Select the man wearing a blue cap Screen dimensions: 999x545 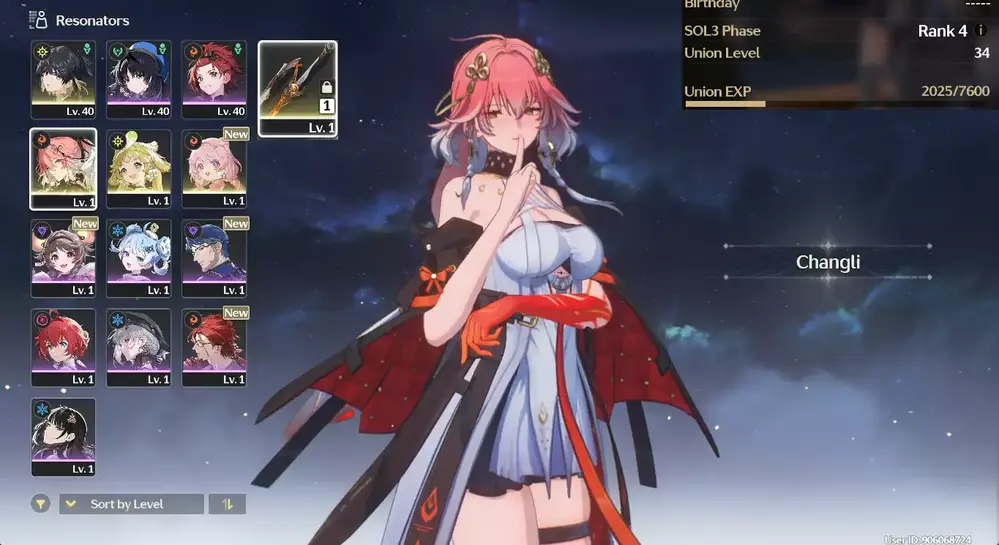215,257
